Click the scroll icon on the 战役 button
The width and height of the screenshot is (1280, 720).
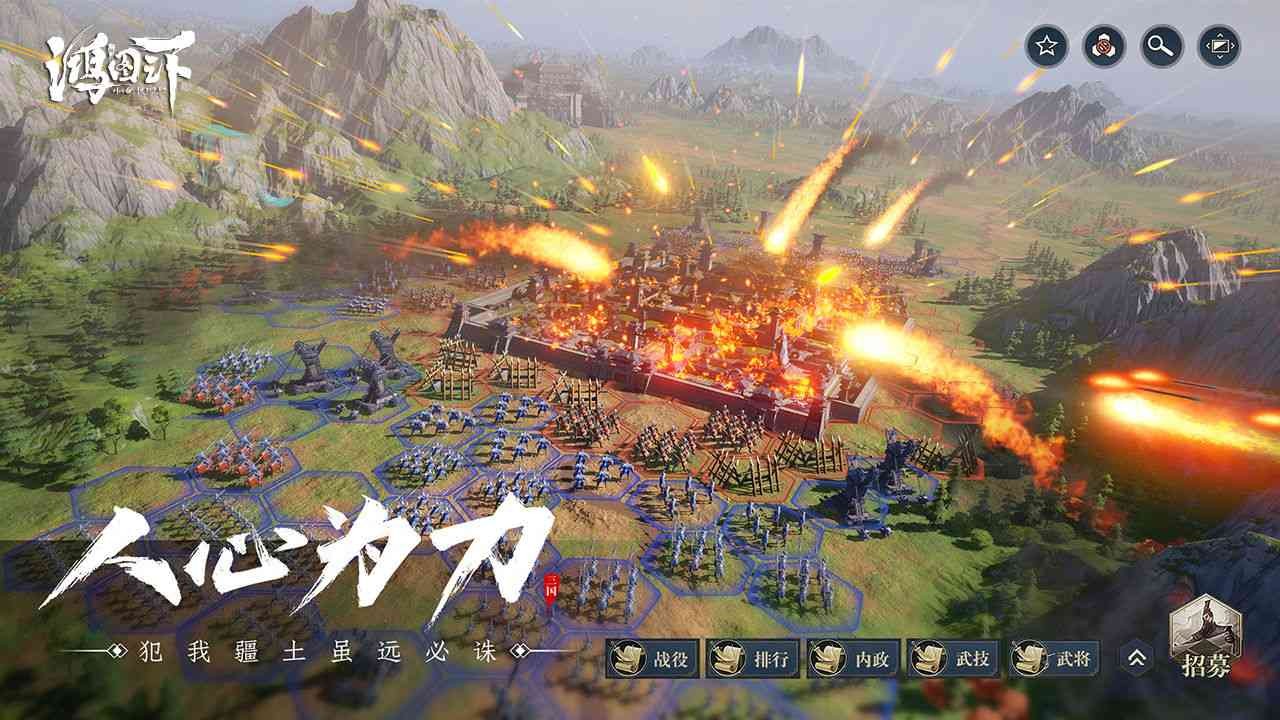(626, 658)
